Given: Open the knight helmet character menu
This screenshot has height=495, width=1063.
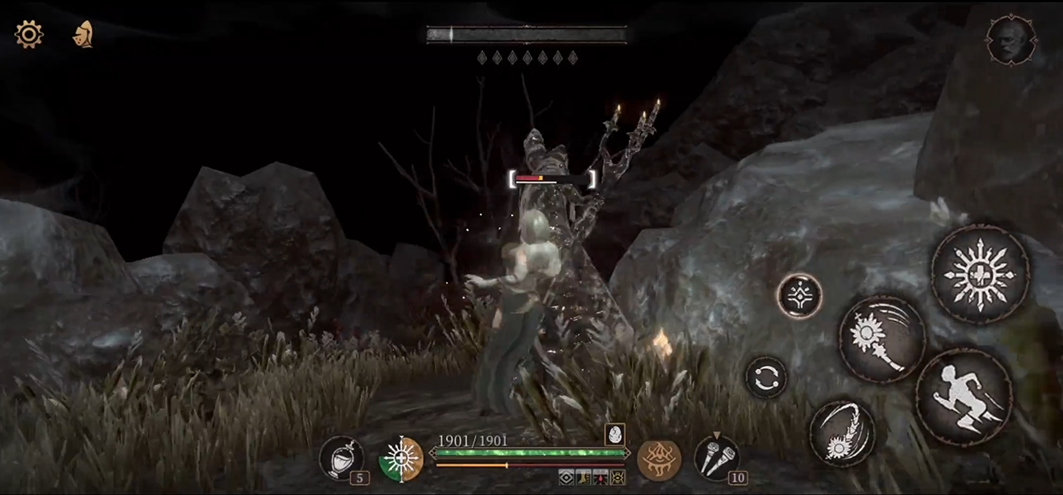Looking at the screenshot, I should 83,35.
